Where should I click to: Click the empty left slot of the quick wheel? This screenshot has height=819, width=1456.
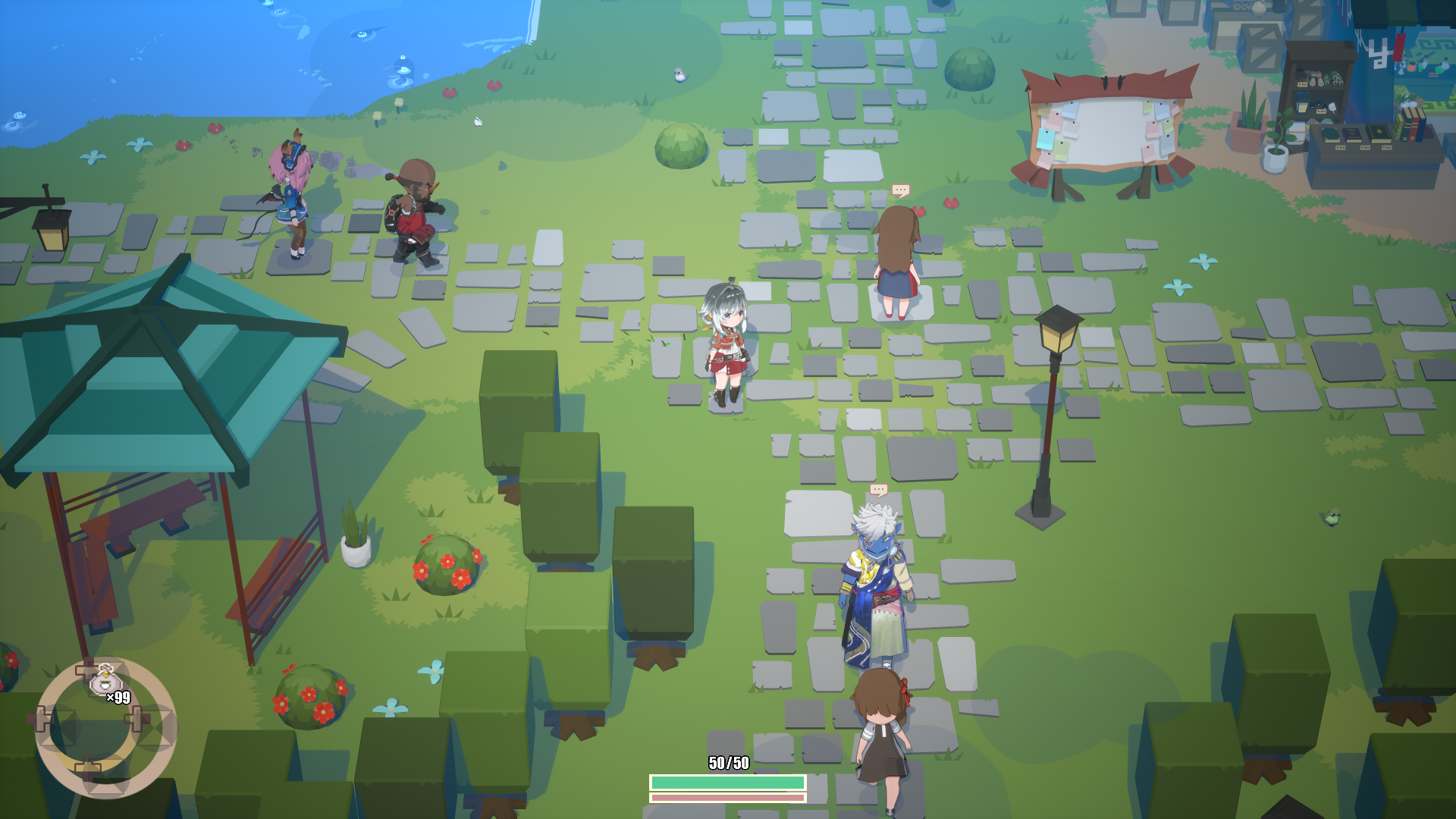[58, 725]
